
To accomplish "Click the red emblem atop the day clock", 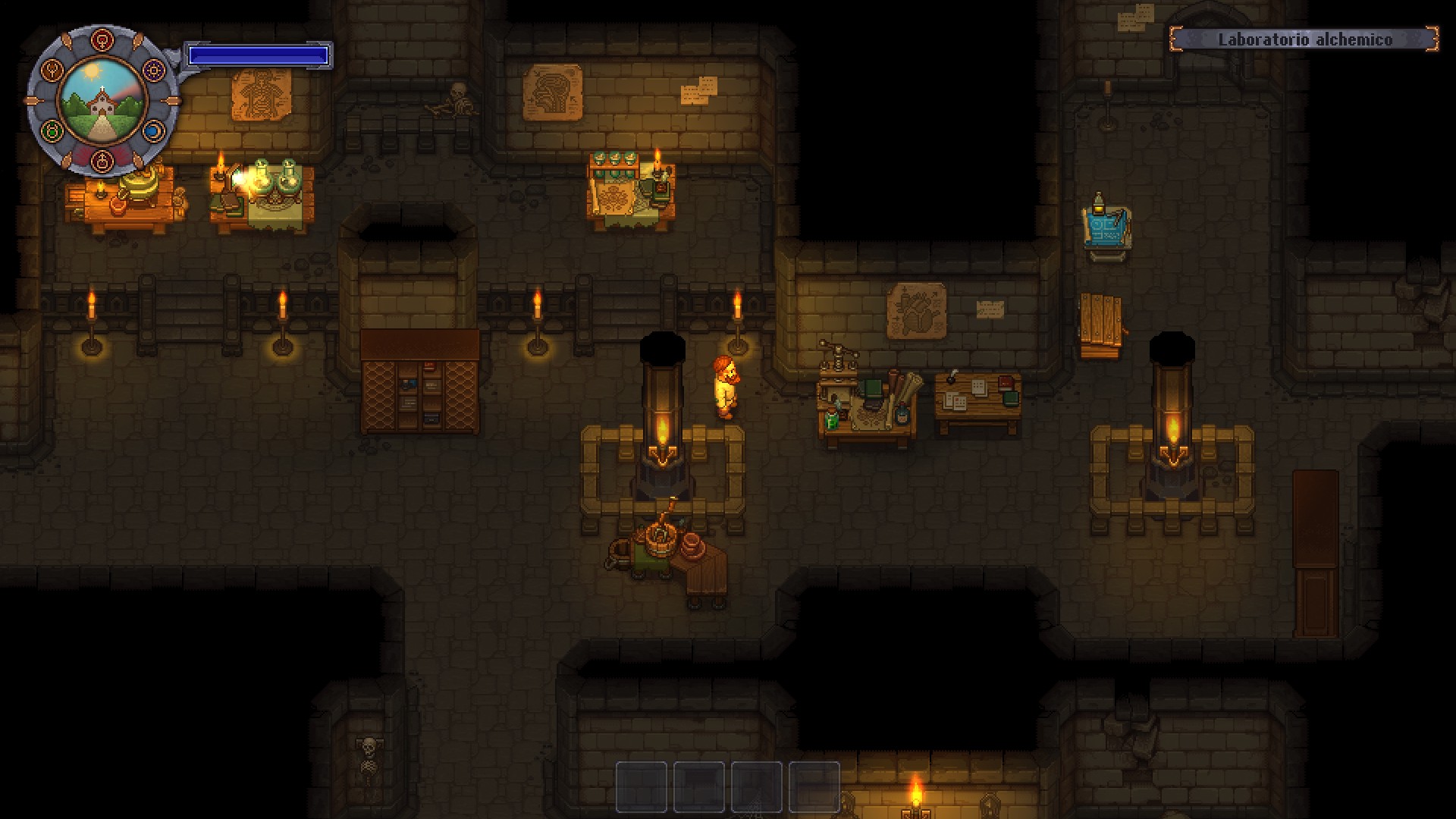I will click(102, 39).
